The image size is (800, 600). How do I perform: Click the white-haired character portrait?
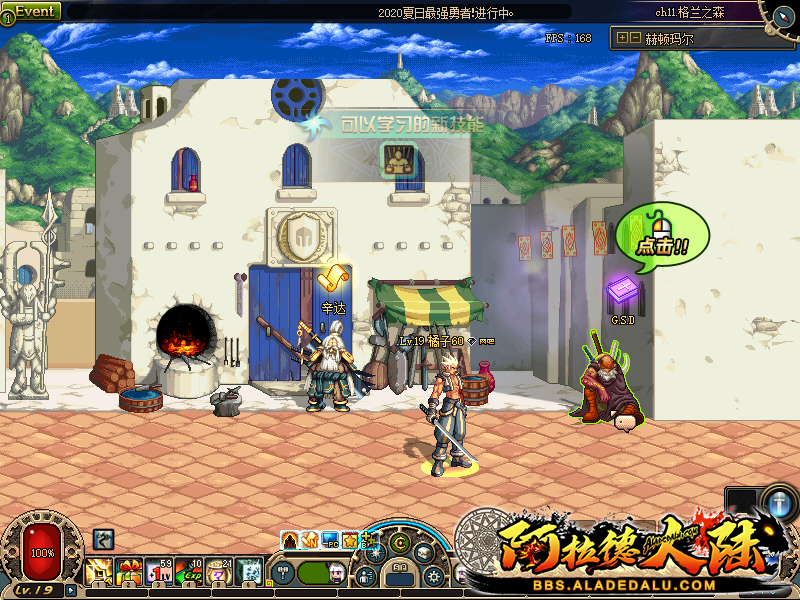(x=336, y=574)
